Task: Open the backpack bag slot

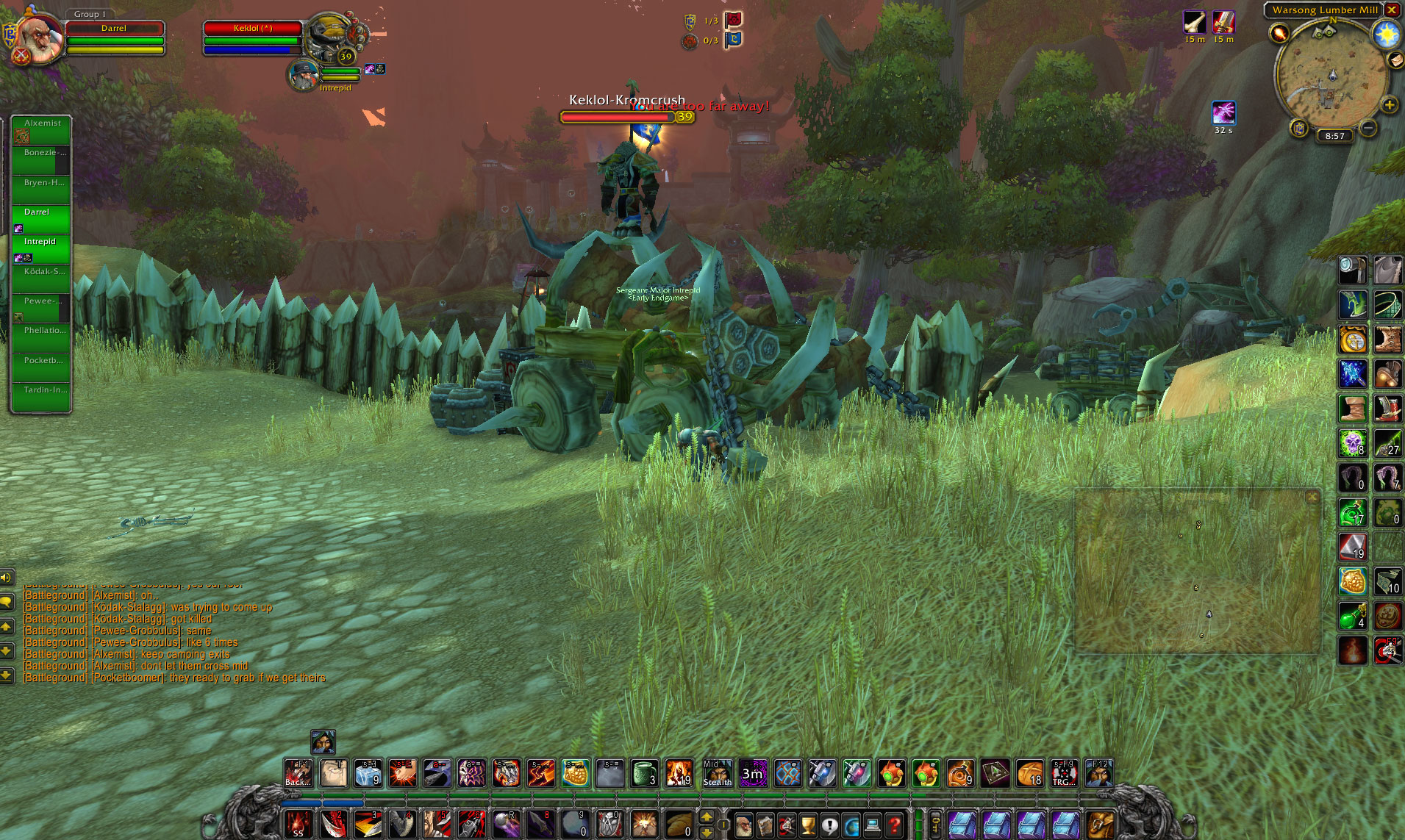Action: [1100, 825]
